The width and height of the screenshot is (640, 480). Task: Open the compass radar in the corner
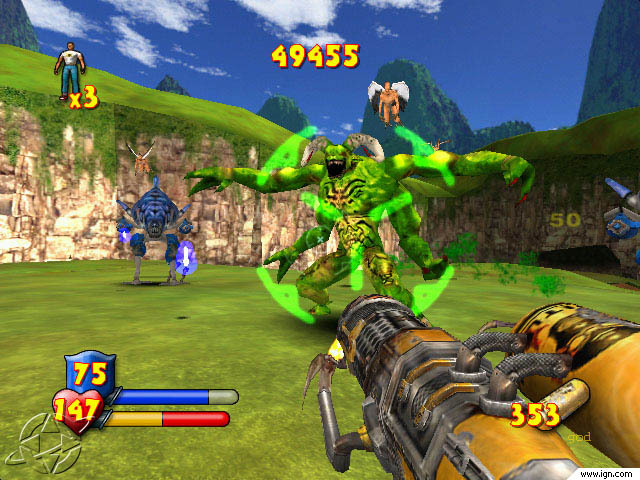coord(31,446)
